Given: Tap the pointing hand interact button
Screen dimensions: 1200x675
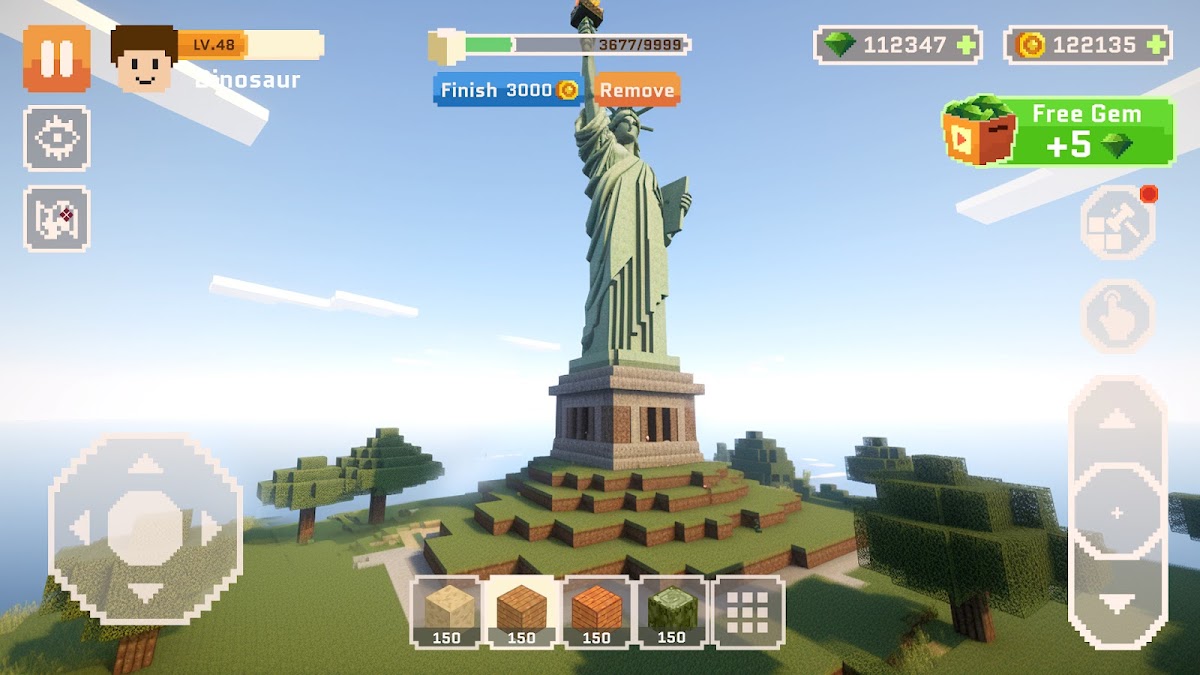Looking at the screenshot, I should point(1117,316).
